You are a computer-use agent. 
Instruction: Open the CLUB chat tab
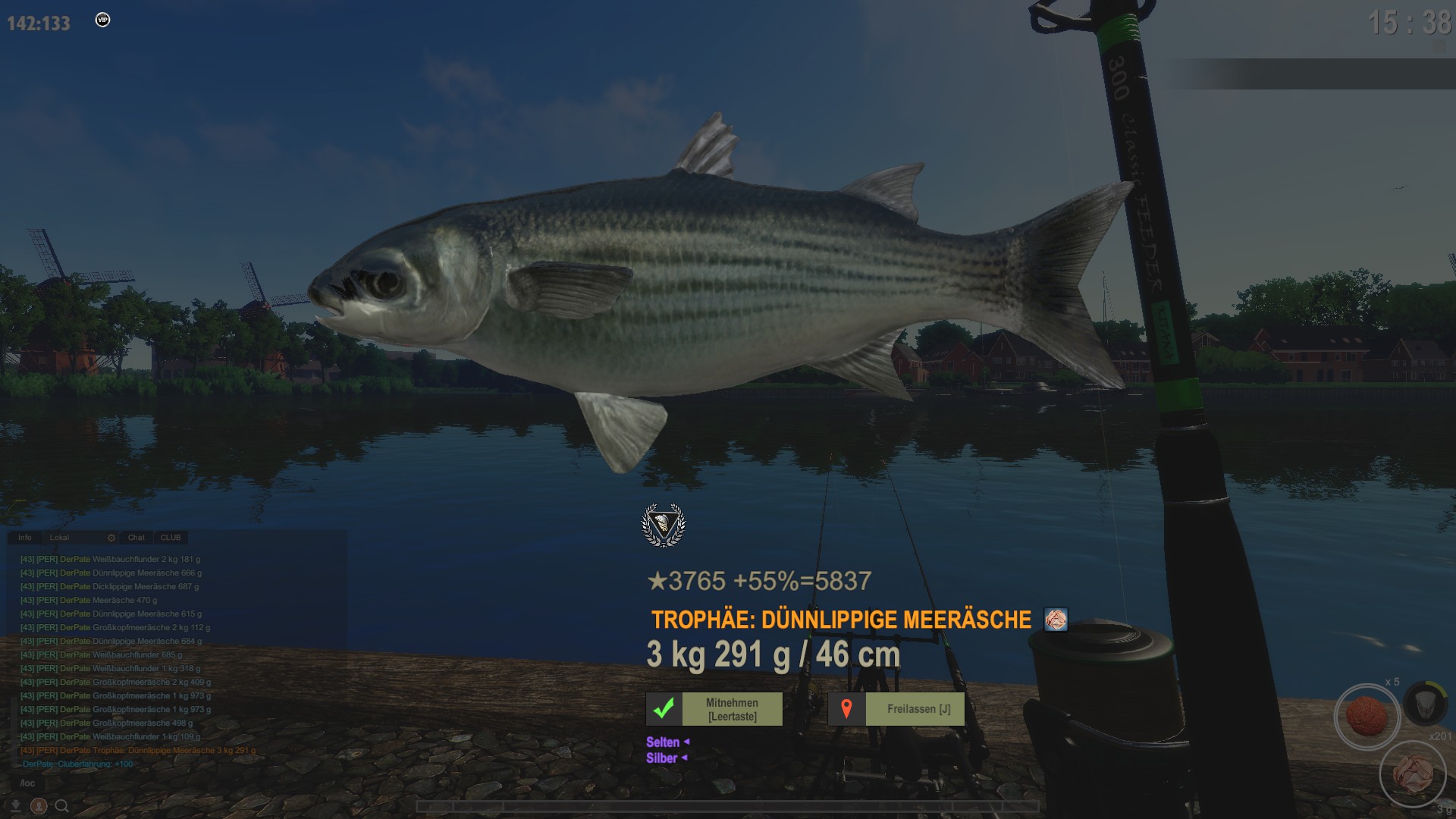tap(171, 538)
